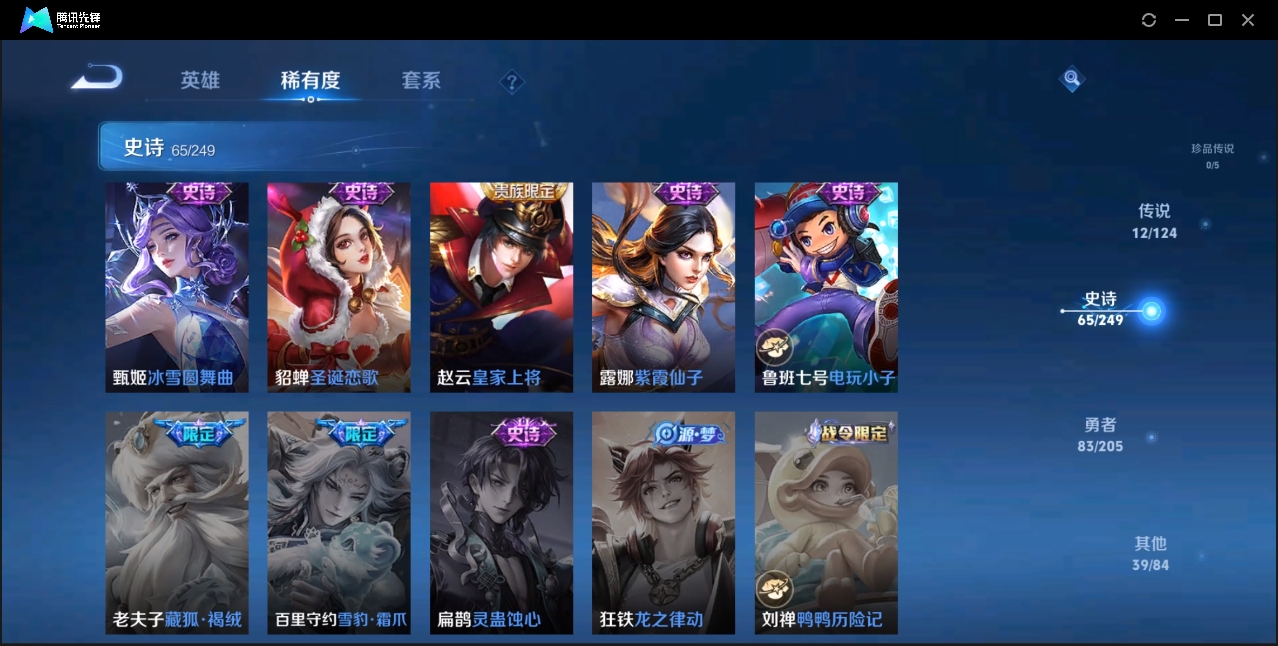This screenshot has width=1278, height=646.
Task: Open the skin search magnifier icon
Action: point(1071,78)
